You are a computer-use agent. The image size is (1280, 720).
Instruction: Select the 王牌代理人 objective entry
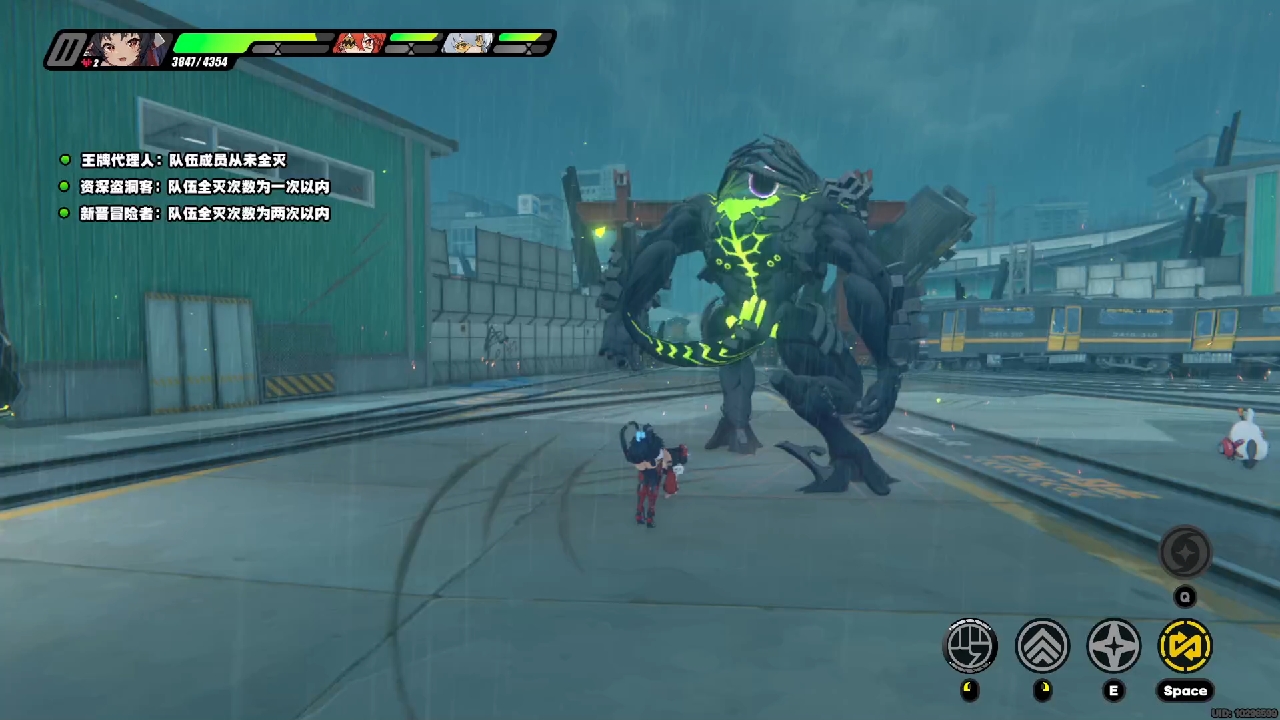tap(183, 160)
